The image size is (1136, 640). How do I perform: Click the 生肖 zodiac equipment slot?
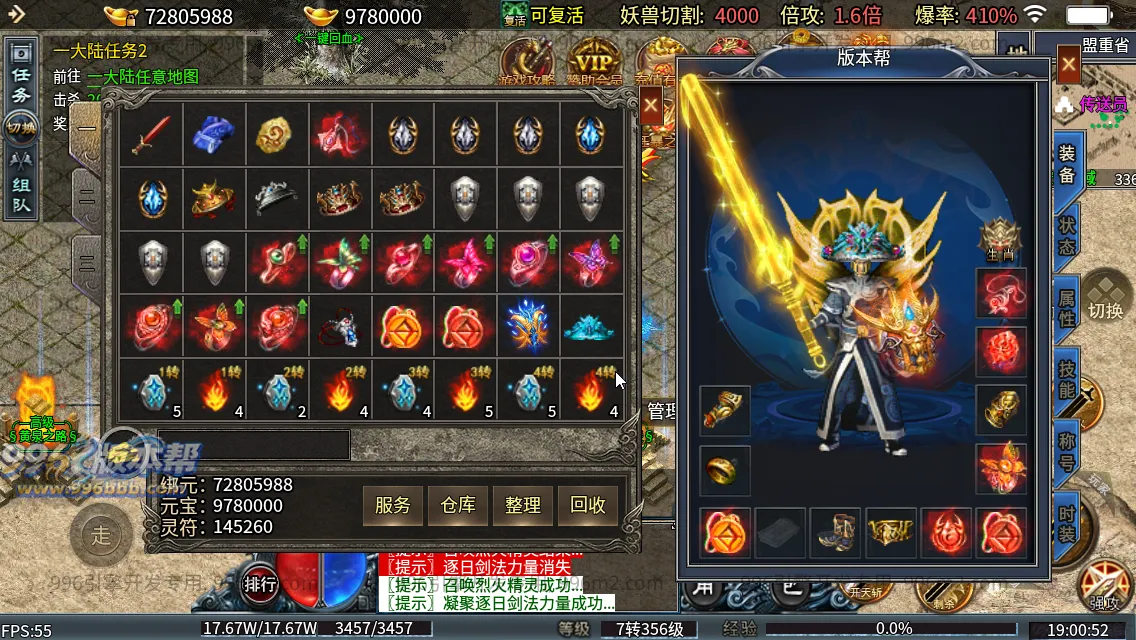pyautogui.click(x=1001, y=240)
